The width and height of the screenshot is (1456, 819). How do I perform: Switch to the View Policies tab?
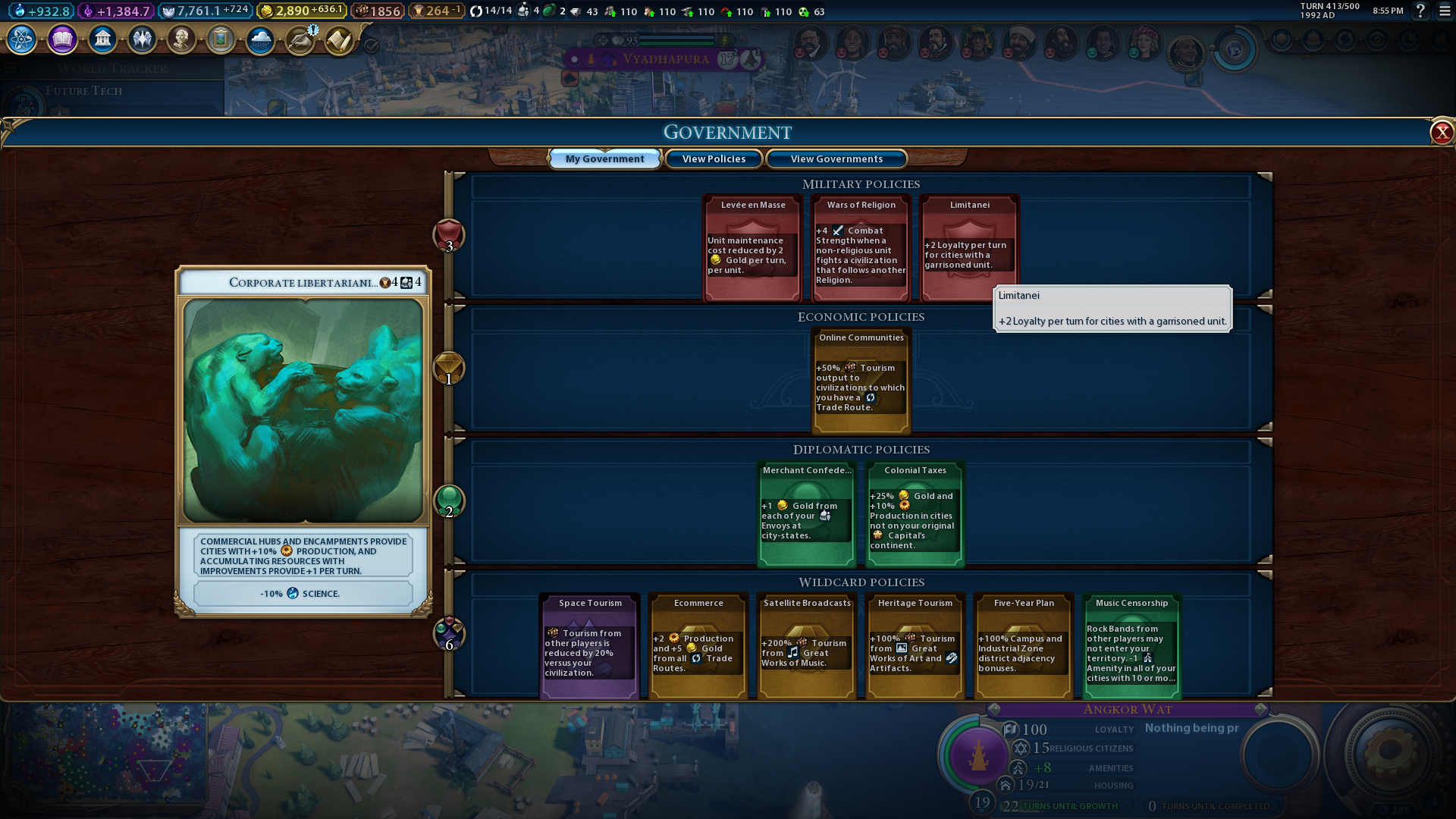click(714, 159)
